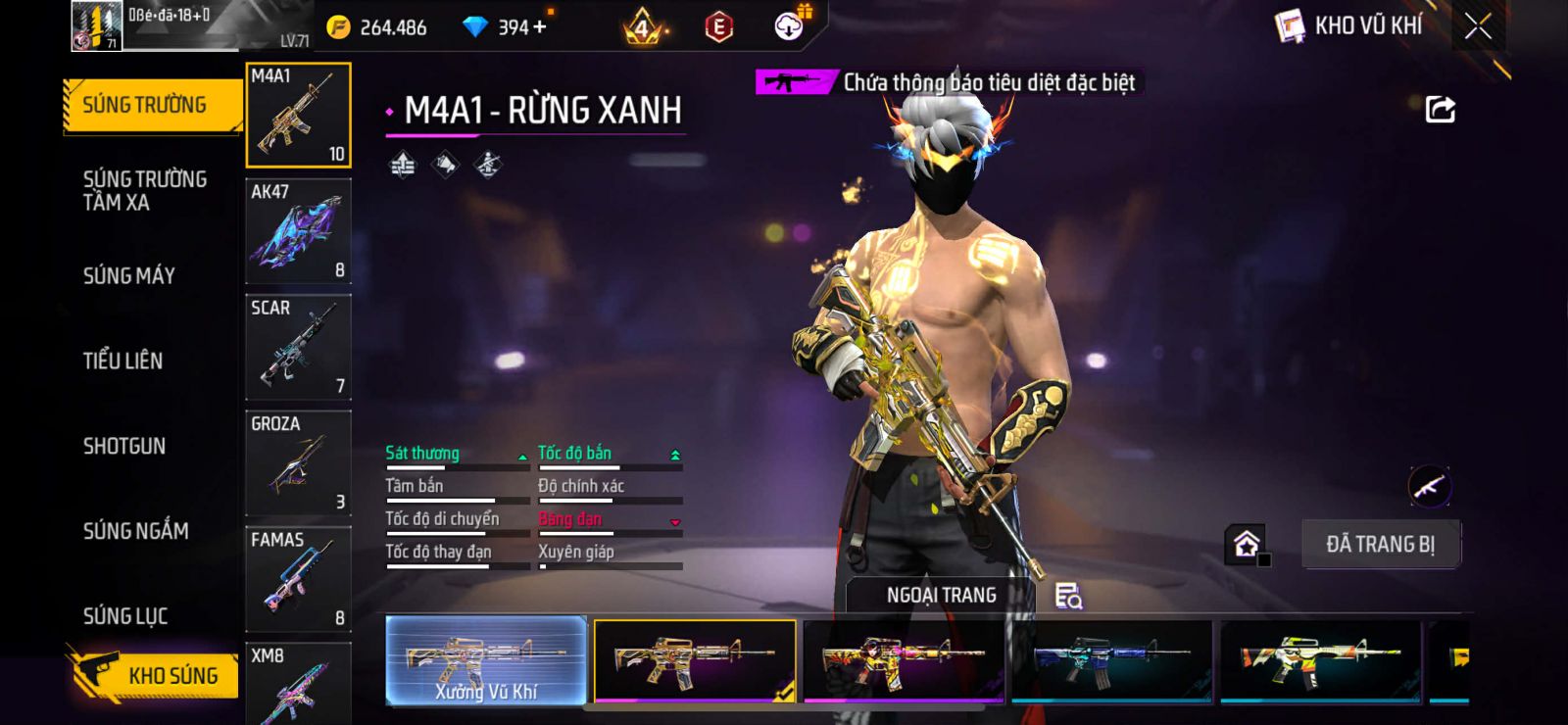
Task: Click the home icon beside equip button
Action: tap(1247, 544)
